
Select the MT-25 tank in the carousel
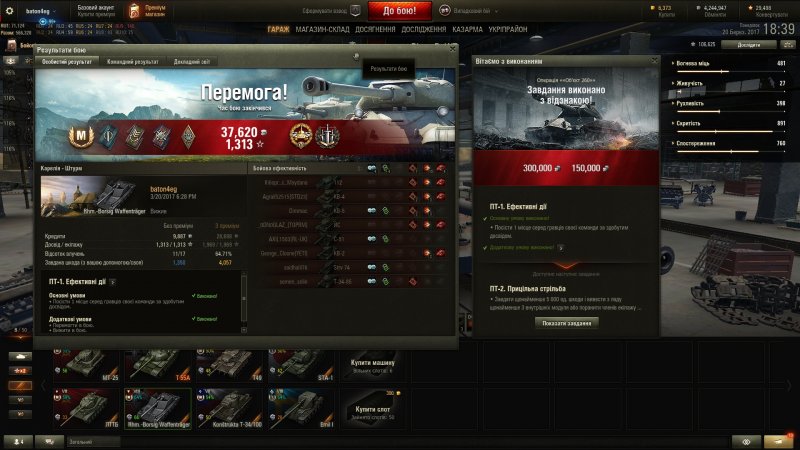tap(93, 364)
